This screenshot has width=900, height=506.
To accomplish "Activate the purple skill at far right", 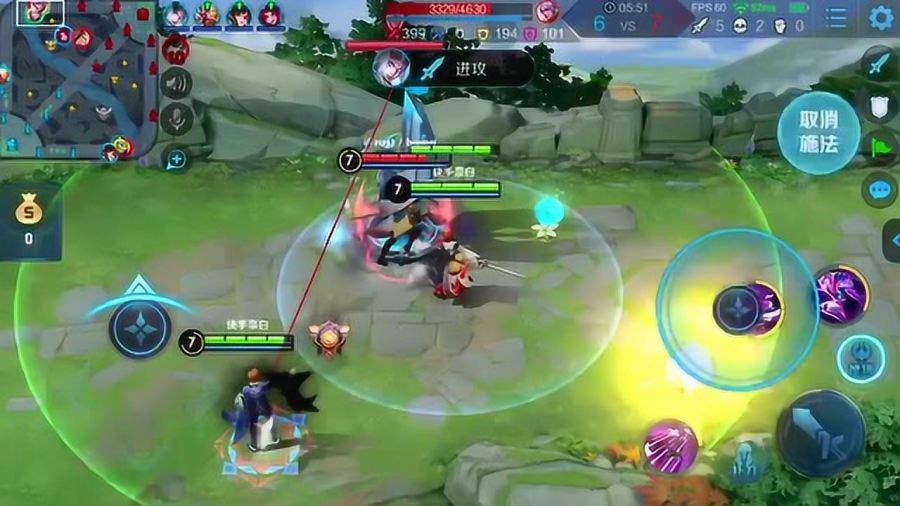I will click(841, 295).
